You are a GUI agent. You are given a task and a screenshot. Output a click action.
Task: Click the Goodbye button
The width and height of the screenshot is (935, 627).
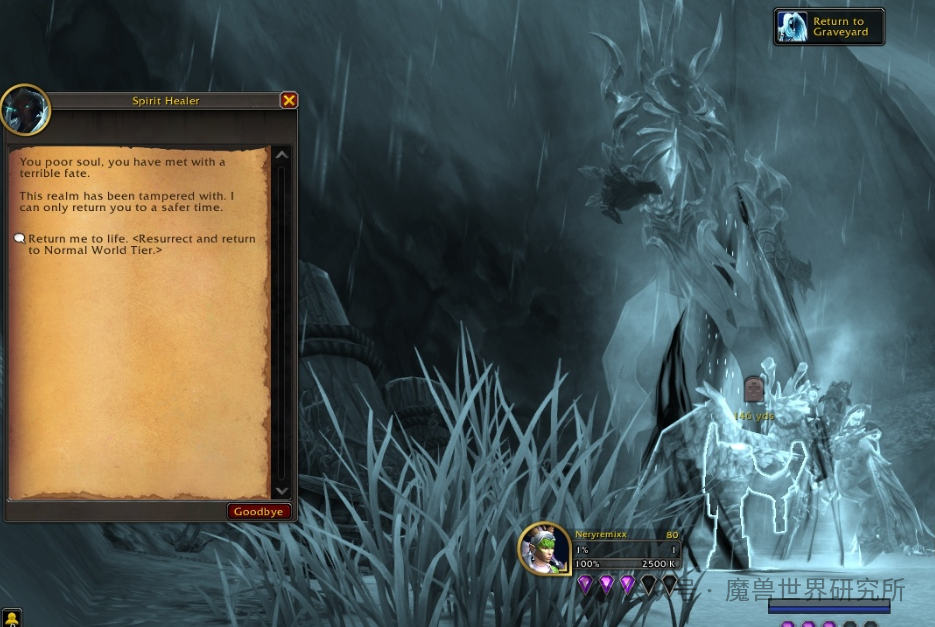click(x=259, y=511)
